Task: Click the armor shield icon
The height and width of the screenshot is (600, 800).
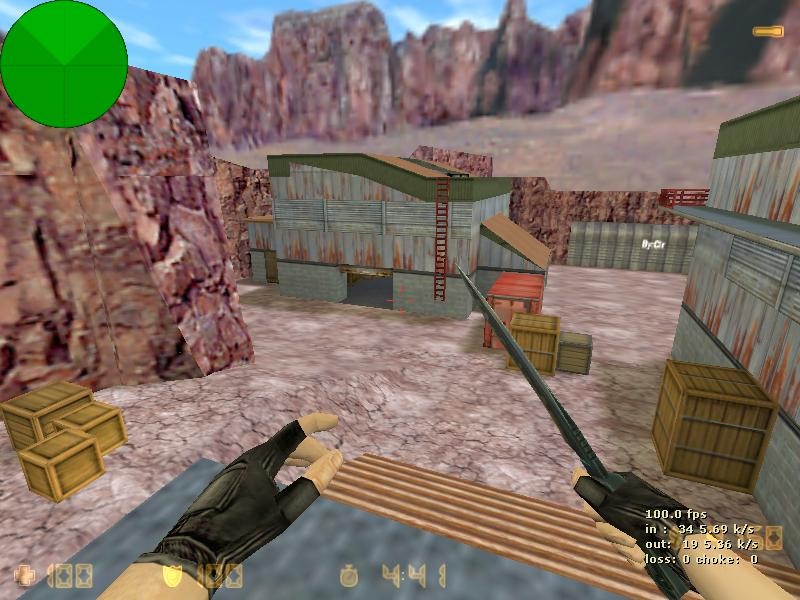Action: point(172,575)
